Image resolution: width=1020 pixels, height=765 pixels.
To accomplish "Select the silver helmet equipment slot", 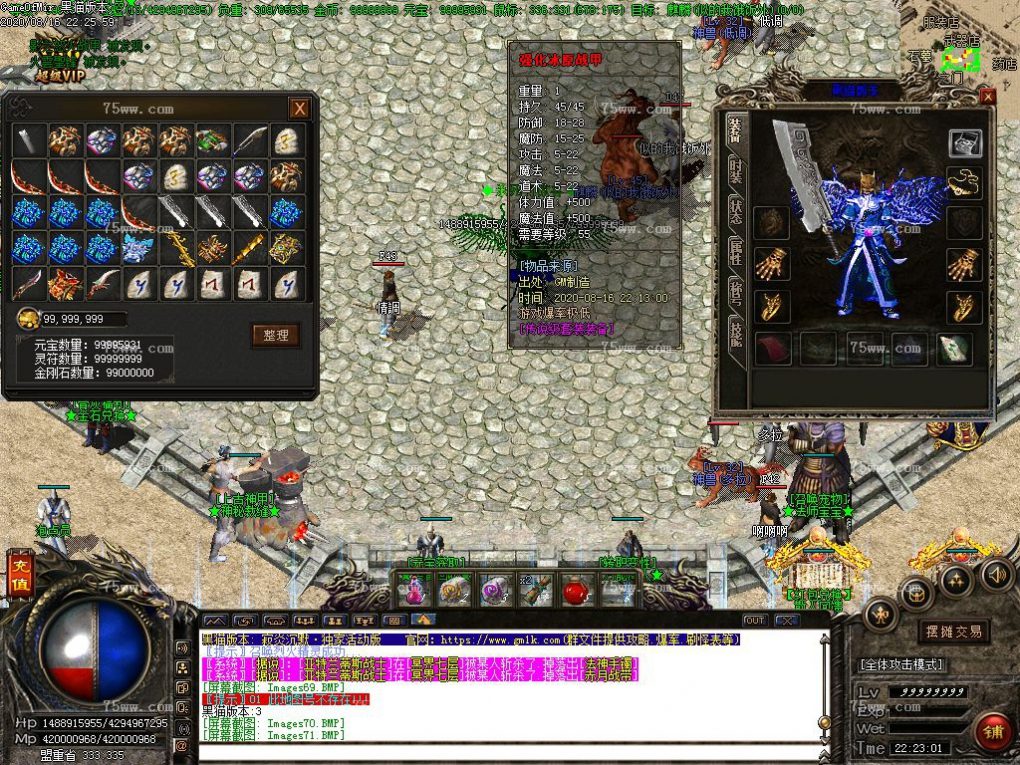I will [964, 143].
